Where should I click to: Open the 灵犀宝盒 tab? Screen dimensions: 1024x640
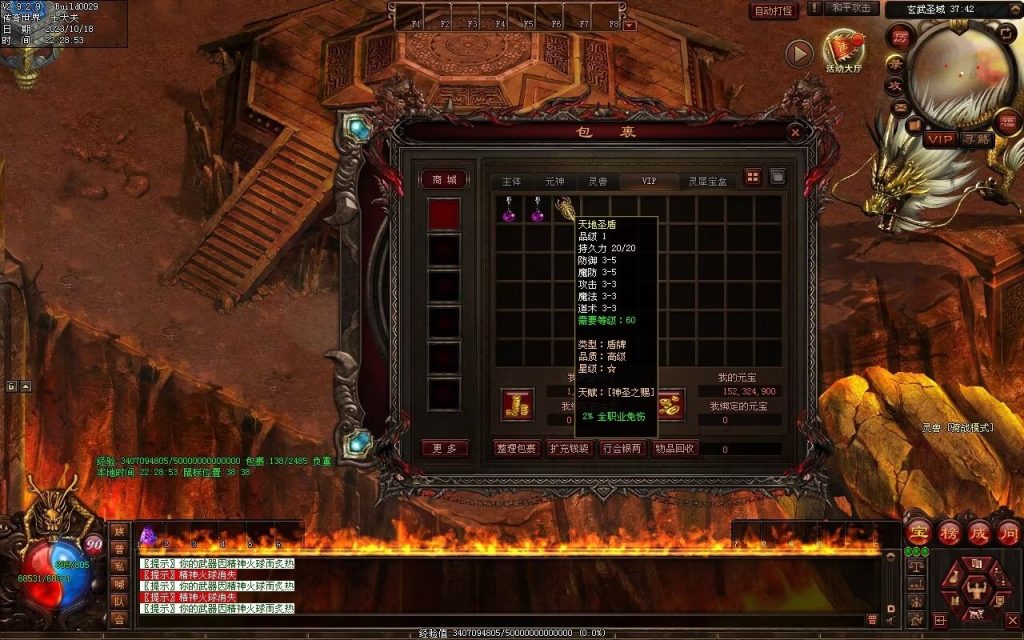point(708,181)
